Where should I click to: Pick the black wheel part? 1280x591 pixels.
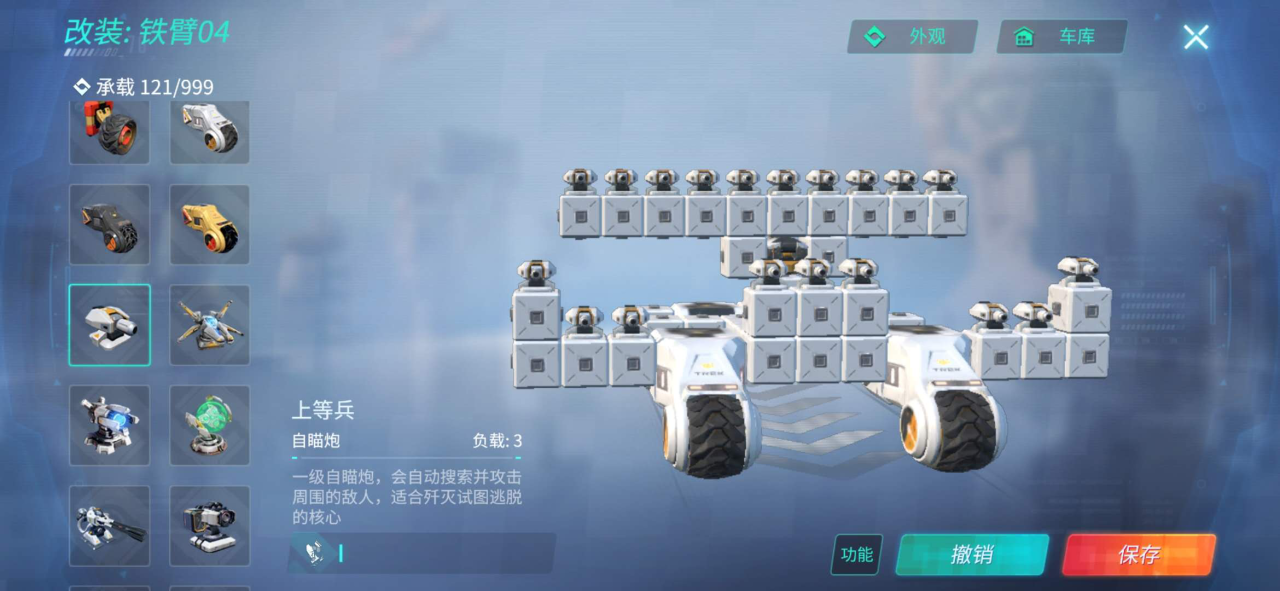pos(109,224)
